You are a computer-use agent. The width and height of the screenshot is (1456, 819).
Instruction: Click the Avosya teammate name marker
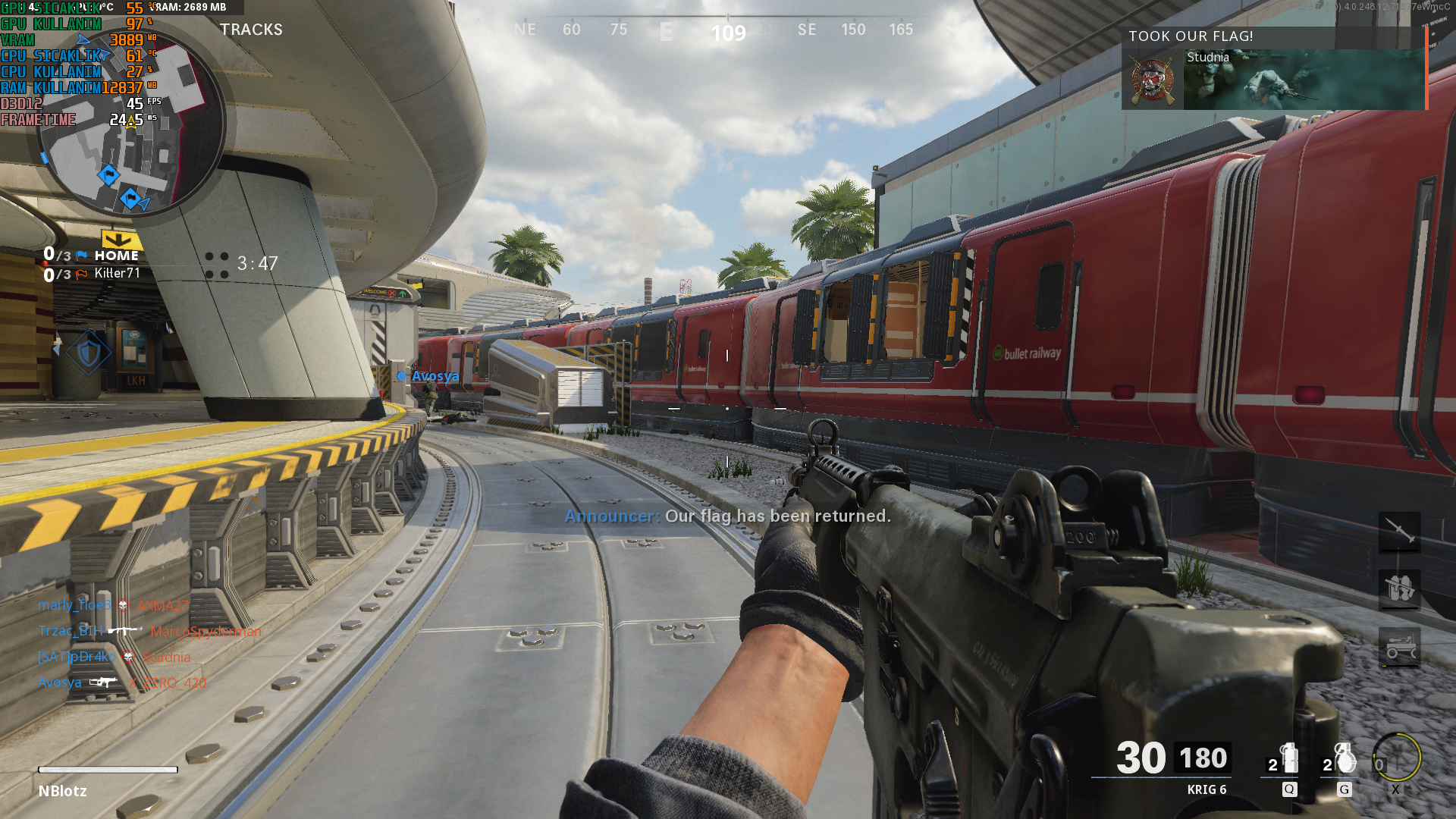coord(434,376)
